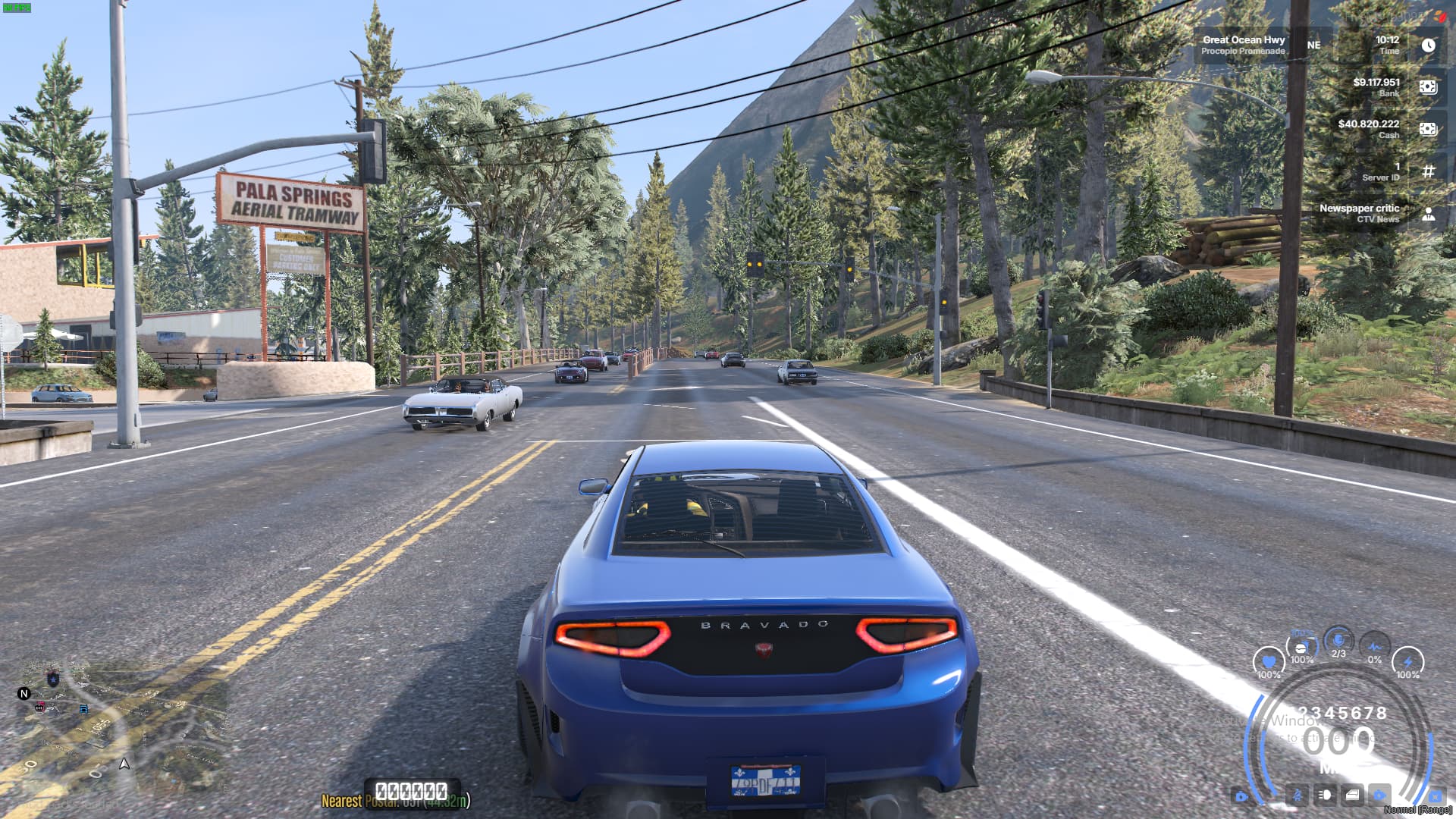Click the clock icon beside the time
This screenshot has width=1456, height=819.
click(1428, 45)
